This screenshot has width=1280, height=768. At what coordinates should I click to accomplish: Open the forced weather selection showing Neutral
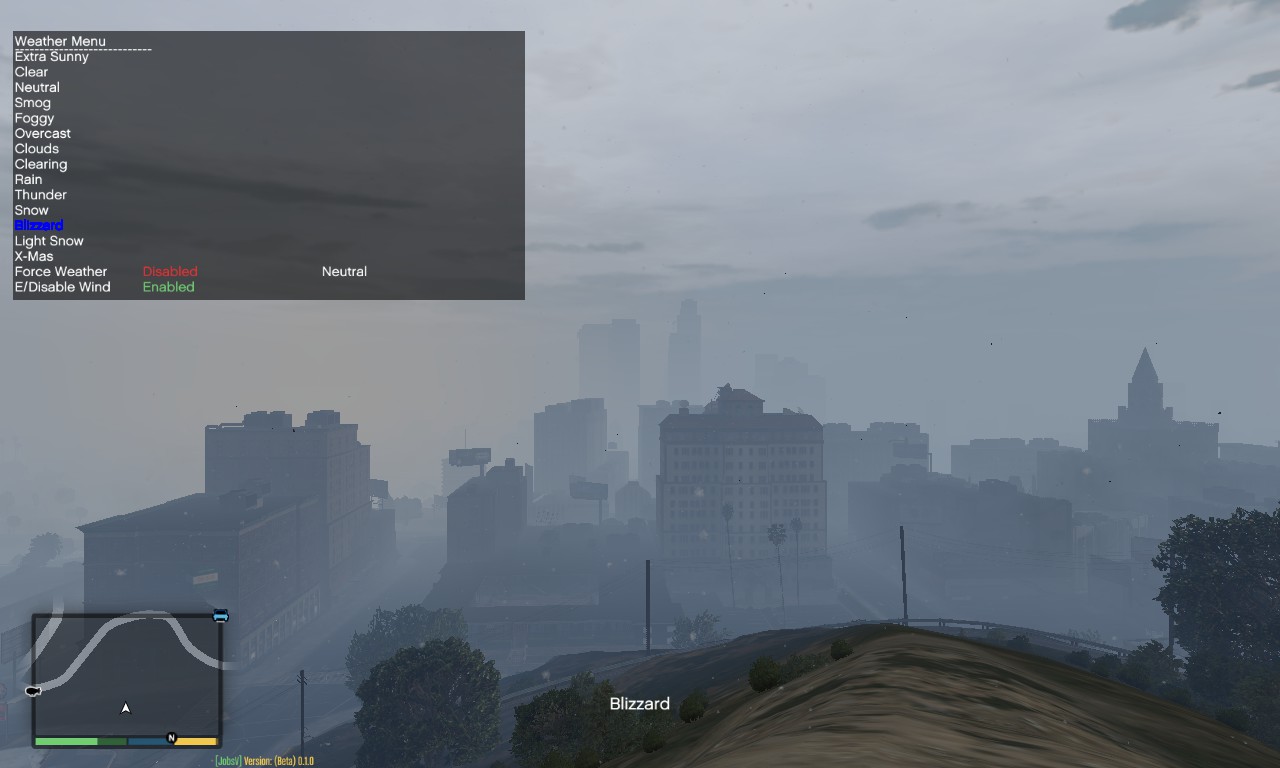(x=343, y=271)
